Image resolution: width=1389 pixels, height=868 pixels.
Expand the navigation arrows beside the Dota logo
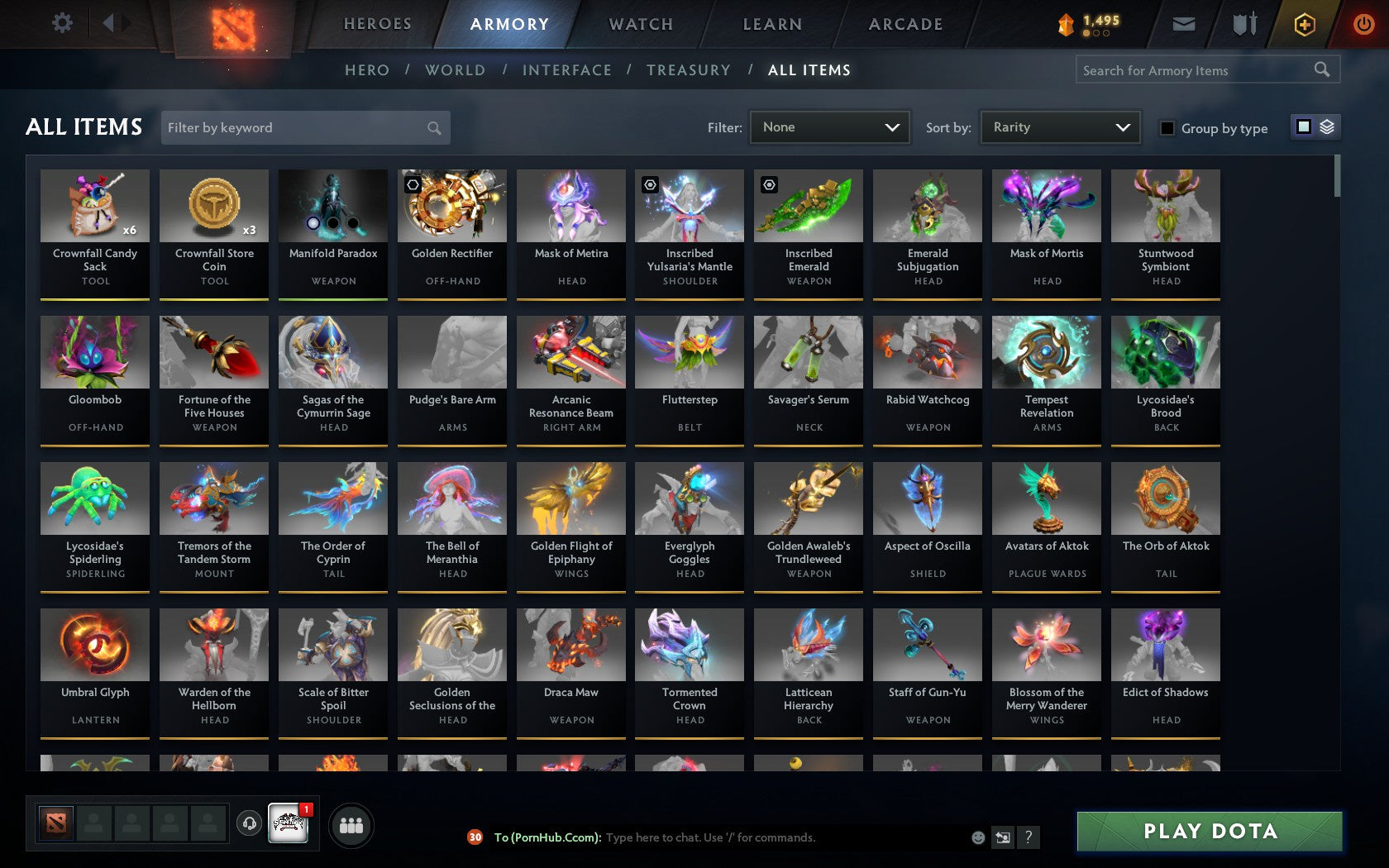point(114,23)
